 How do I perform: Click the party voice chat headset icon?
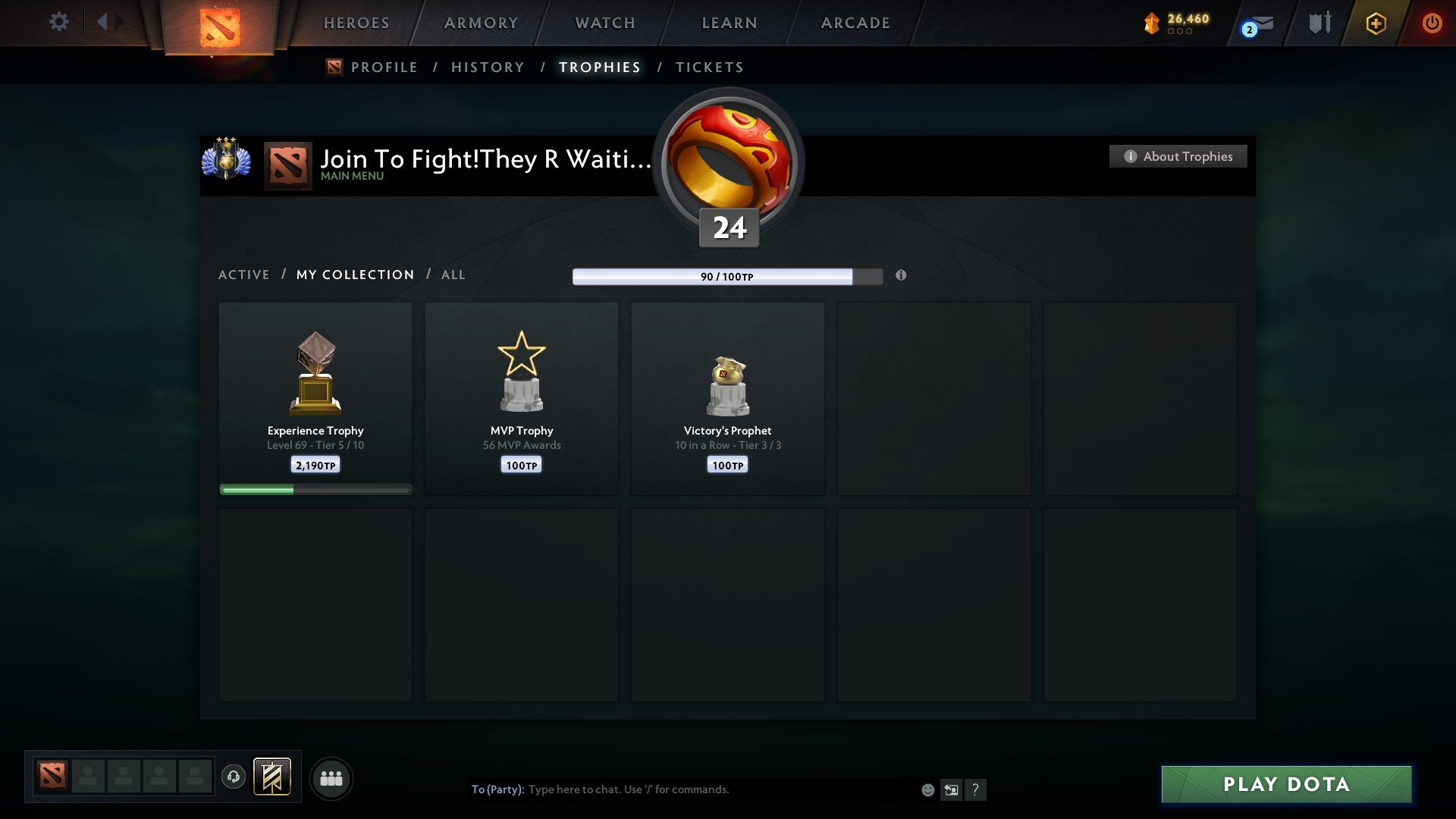point(234,777)
